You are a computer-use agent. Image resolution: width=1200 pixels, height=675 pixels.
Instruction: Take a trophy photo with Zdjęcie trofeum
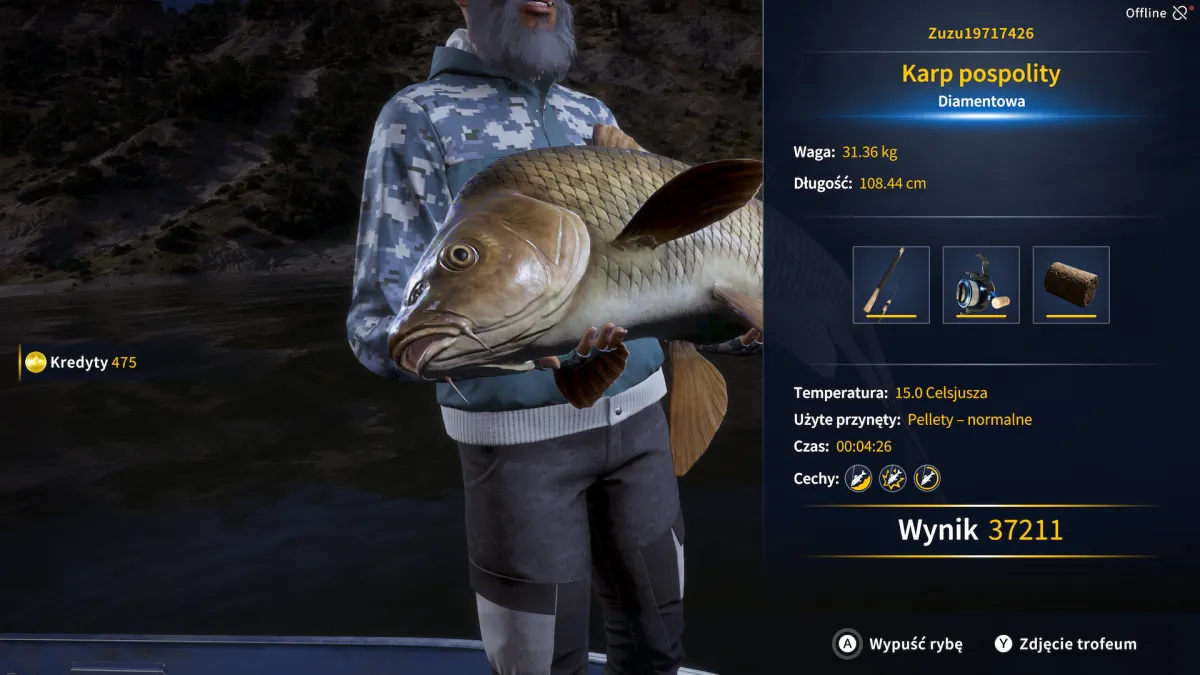(x=1066, y=644)
